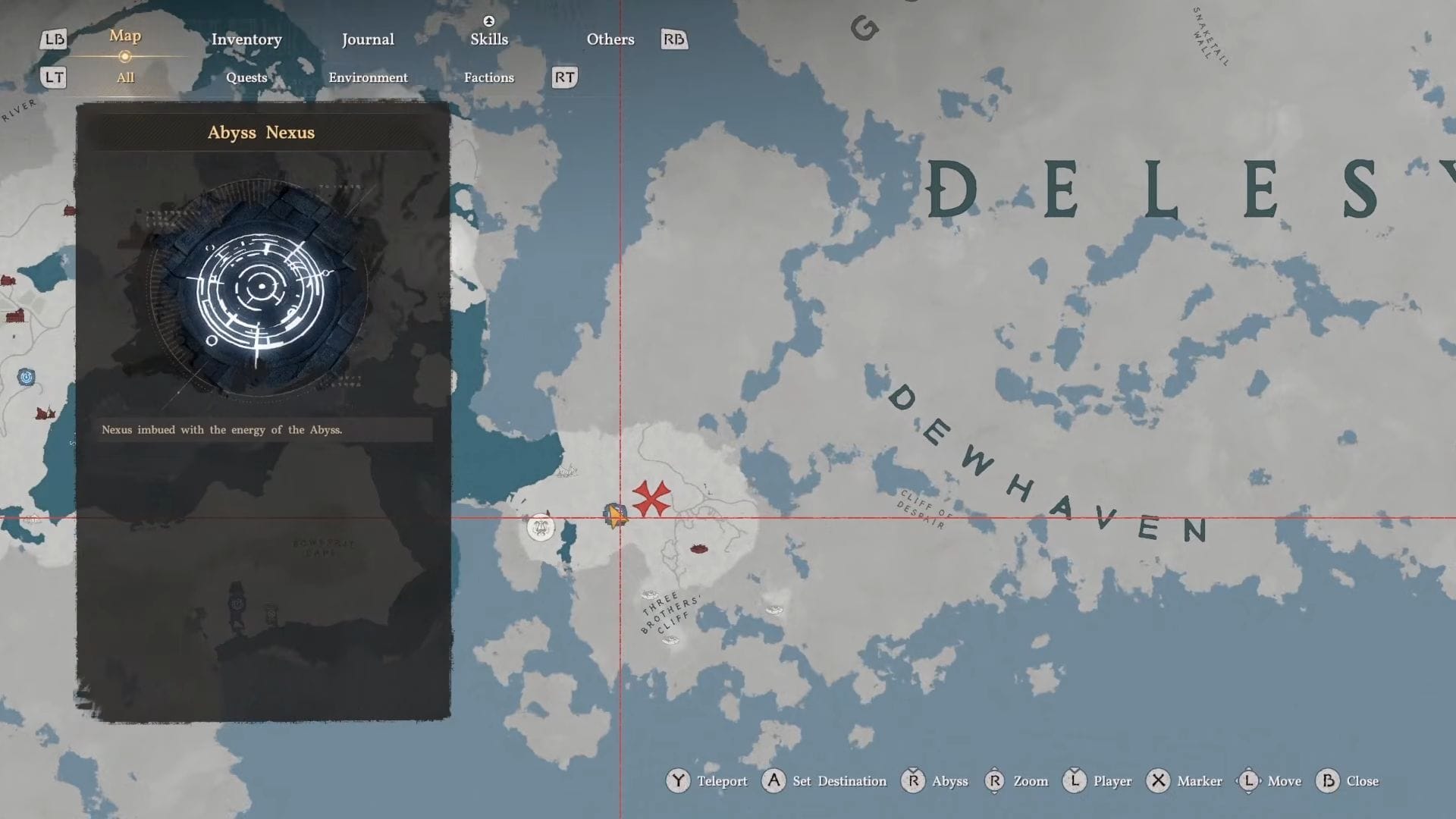Viewport: 1456px width, 819px height.
Task: Show All map markers filter
Action: 125,77
